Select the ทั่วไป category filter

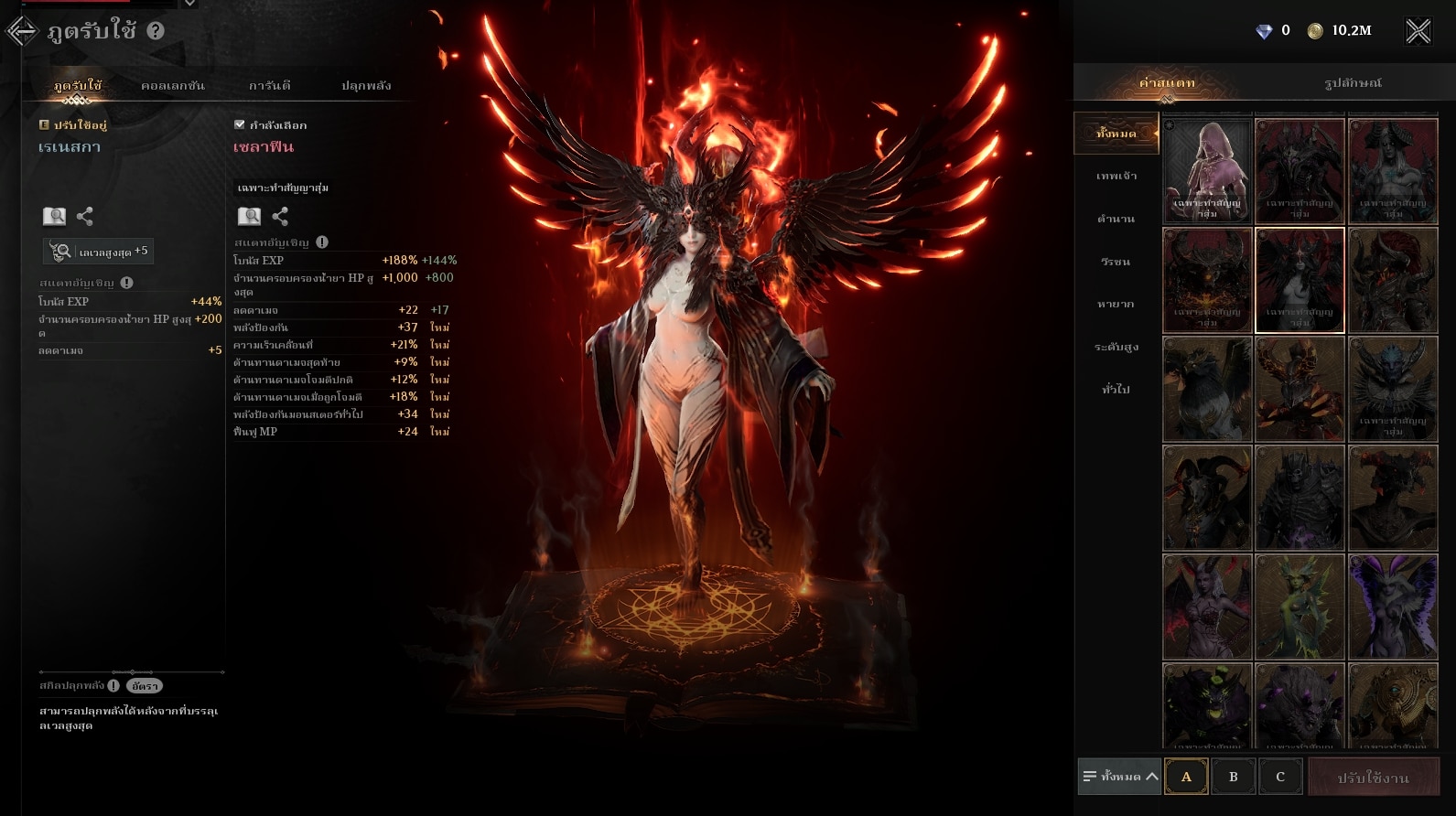pyautogui.click(x=1116, y=389)
